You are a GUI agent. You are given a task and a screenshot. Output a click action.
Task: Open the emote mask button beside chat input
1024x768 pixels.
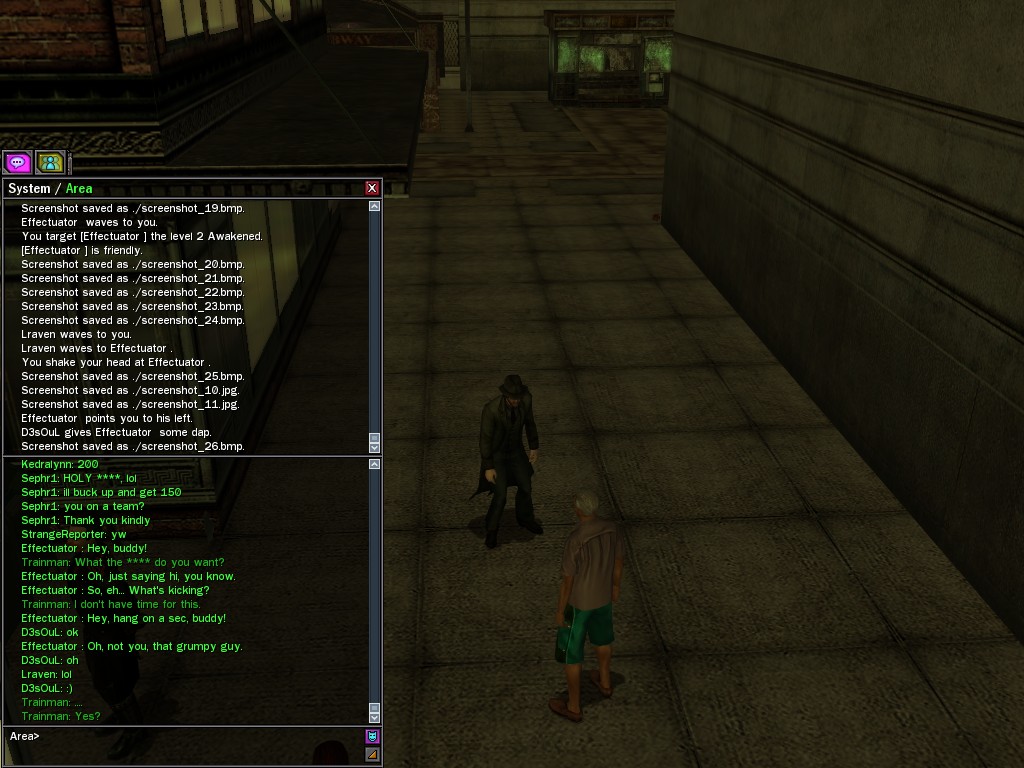372,736
